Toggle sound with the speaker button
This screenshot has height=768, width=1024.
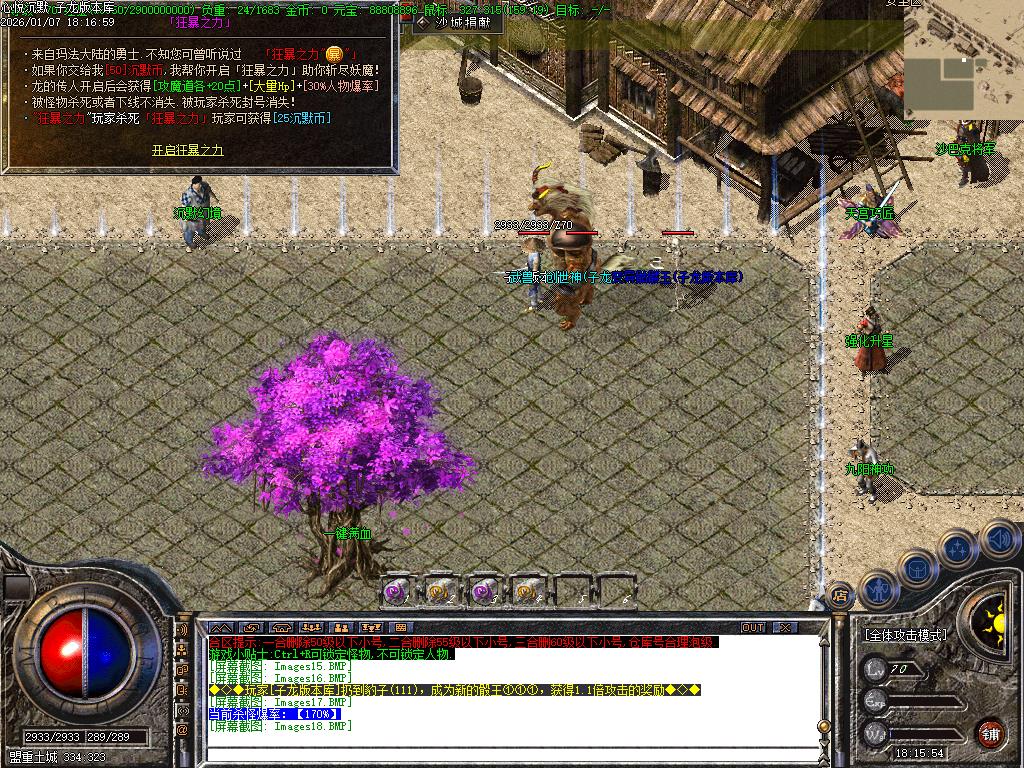(998, 539)
